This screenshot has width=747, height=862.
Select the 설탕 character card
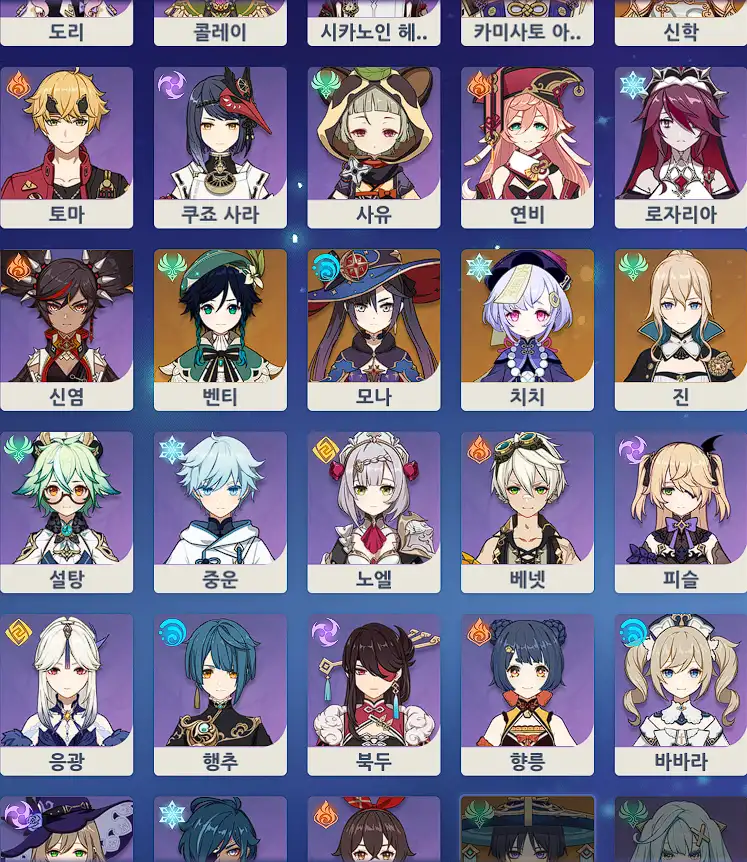point(66,512)
